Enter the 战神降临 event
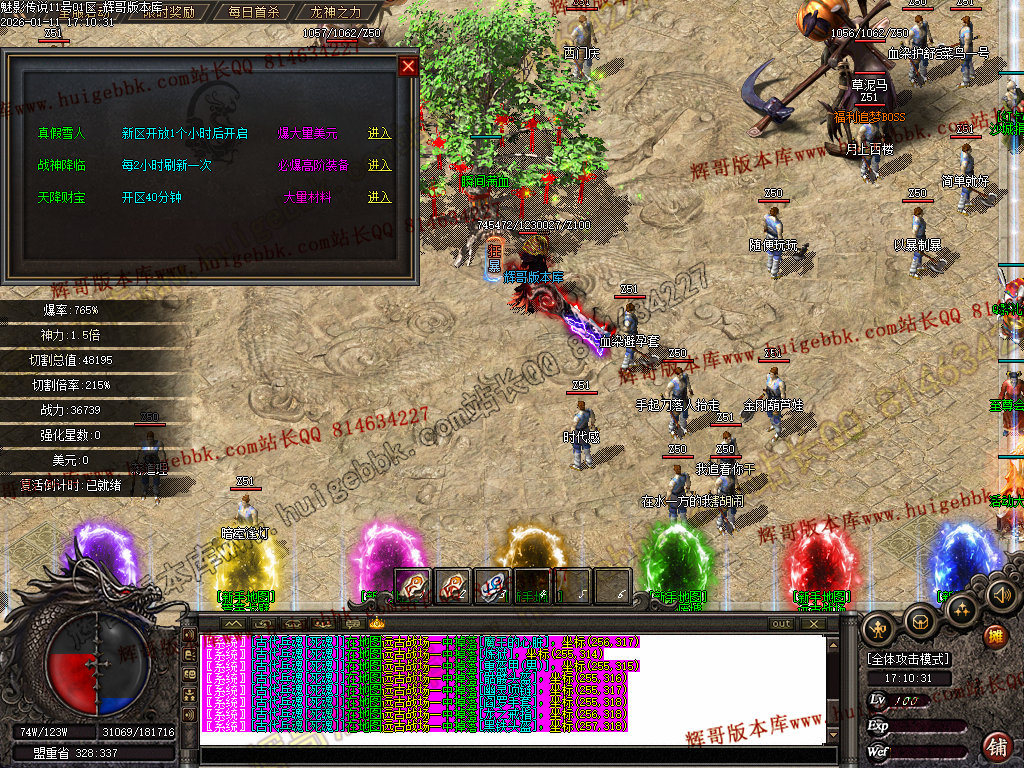Viewport: 1024px width, 768px height. pyautogui.click(x=379, y=165)
